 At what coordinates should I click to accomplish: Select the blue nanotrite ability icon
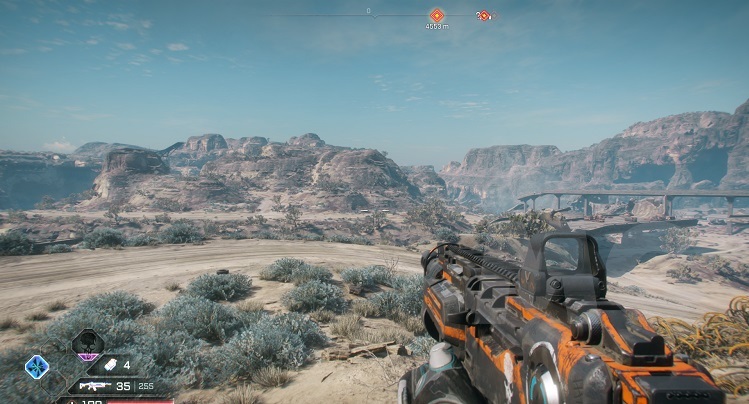tap(37, 367)
